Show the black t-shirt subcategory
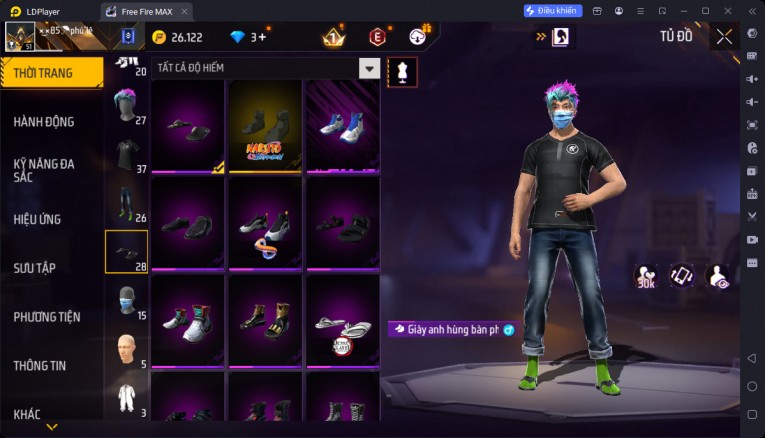The height and width of the screenshot is (438, 765). click(126, 155)
